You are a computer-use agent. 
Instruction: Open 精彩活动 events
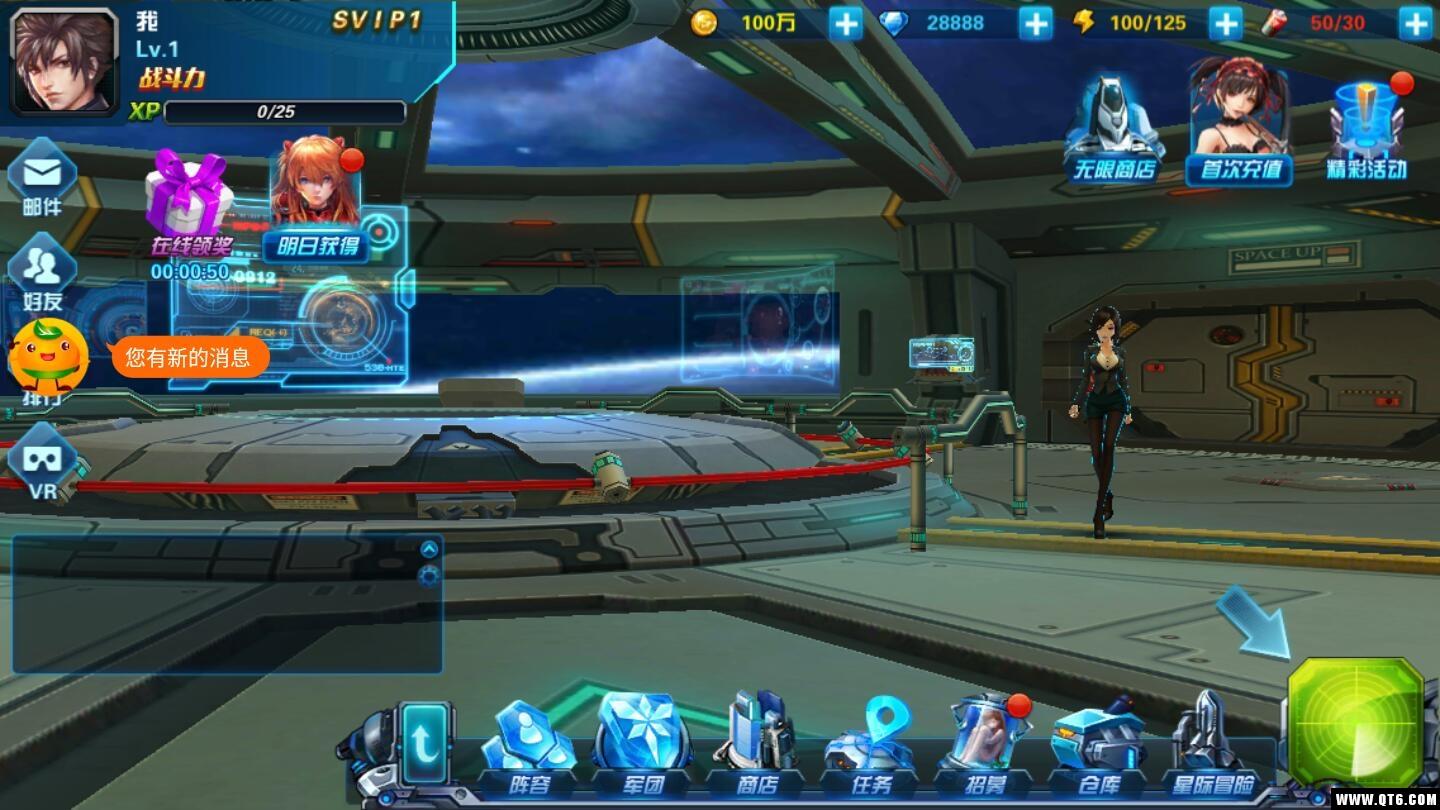pyautogui.click(x=1366, y=132)
